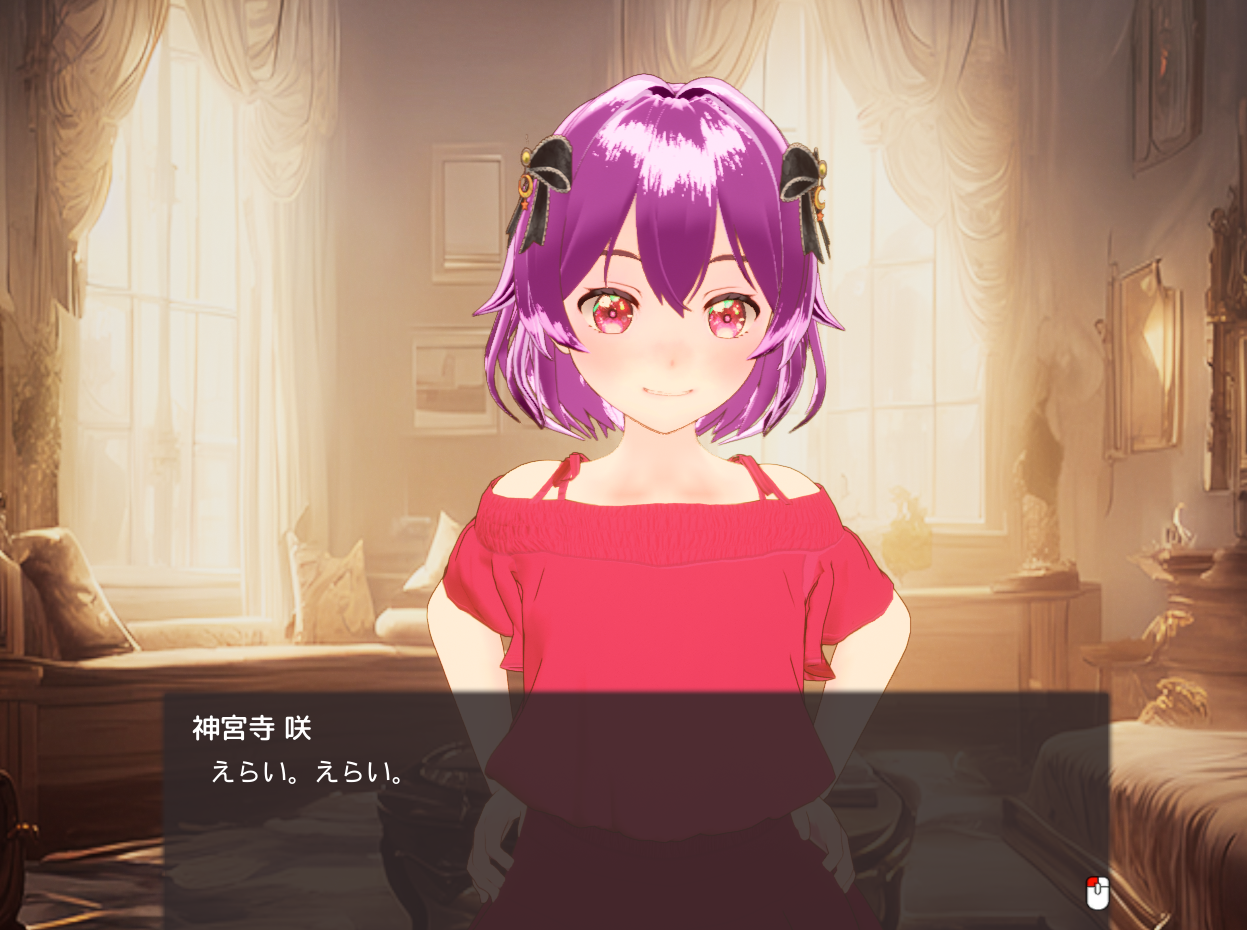Image resolution: width=1247 pixels, height=930 pixels.
Task: Continue past the えらい。えらい。 dialogue box
Action: point(636,800)
